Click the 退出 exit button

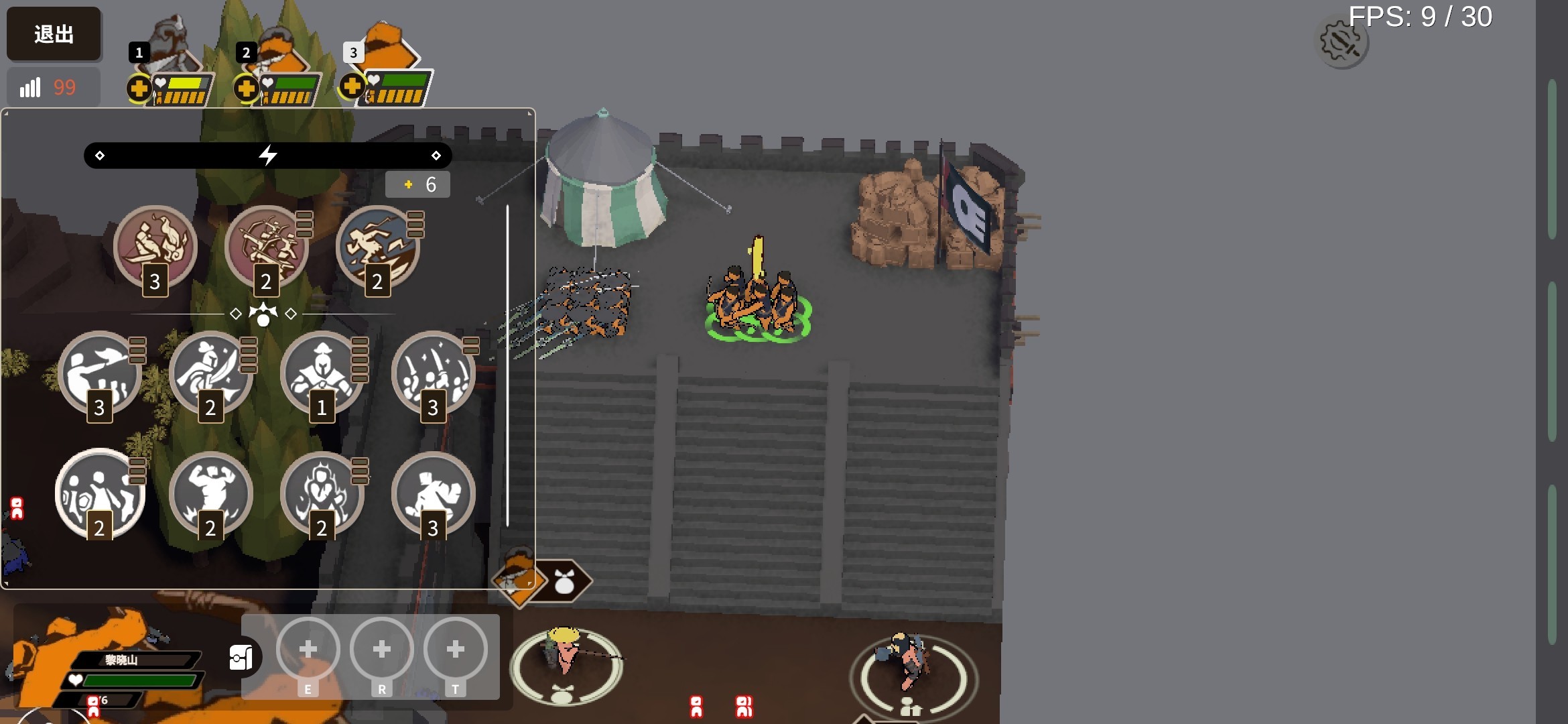pos(54,34)
